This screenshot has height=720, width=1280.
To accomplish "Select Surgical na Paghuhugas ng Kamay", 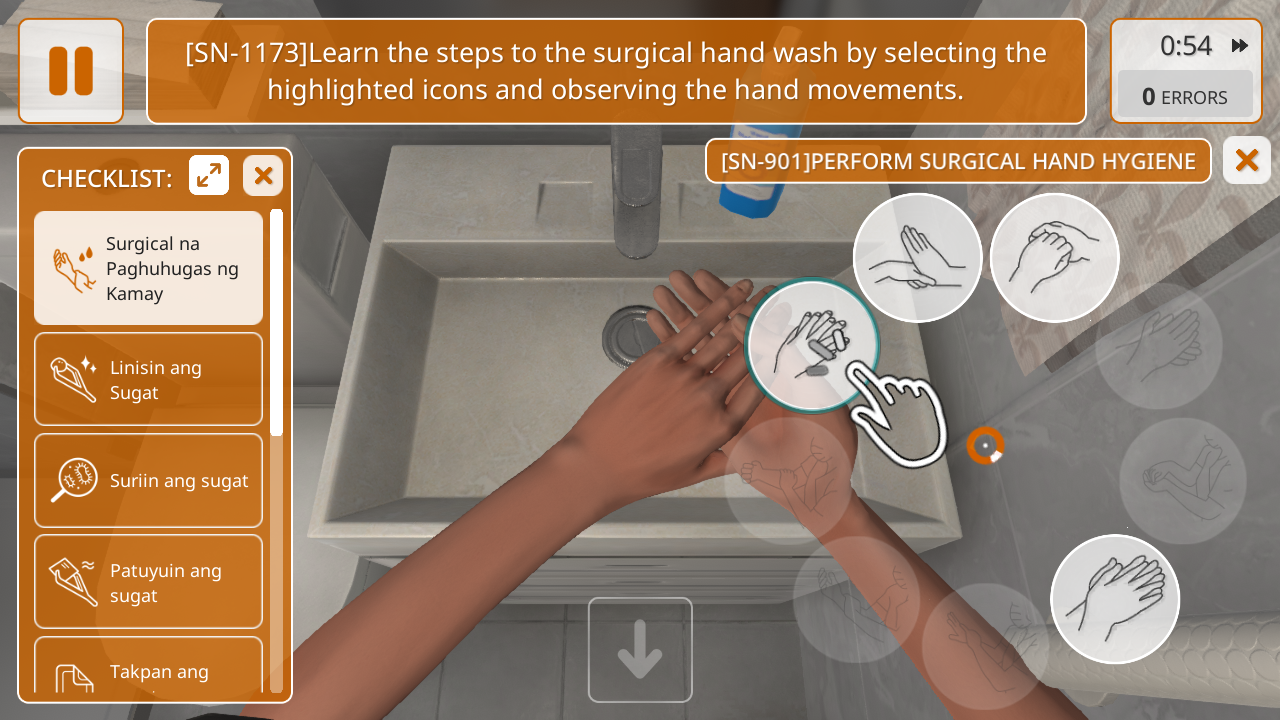I will (149, 268).
